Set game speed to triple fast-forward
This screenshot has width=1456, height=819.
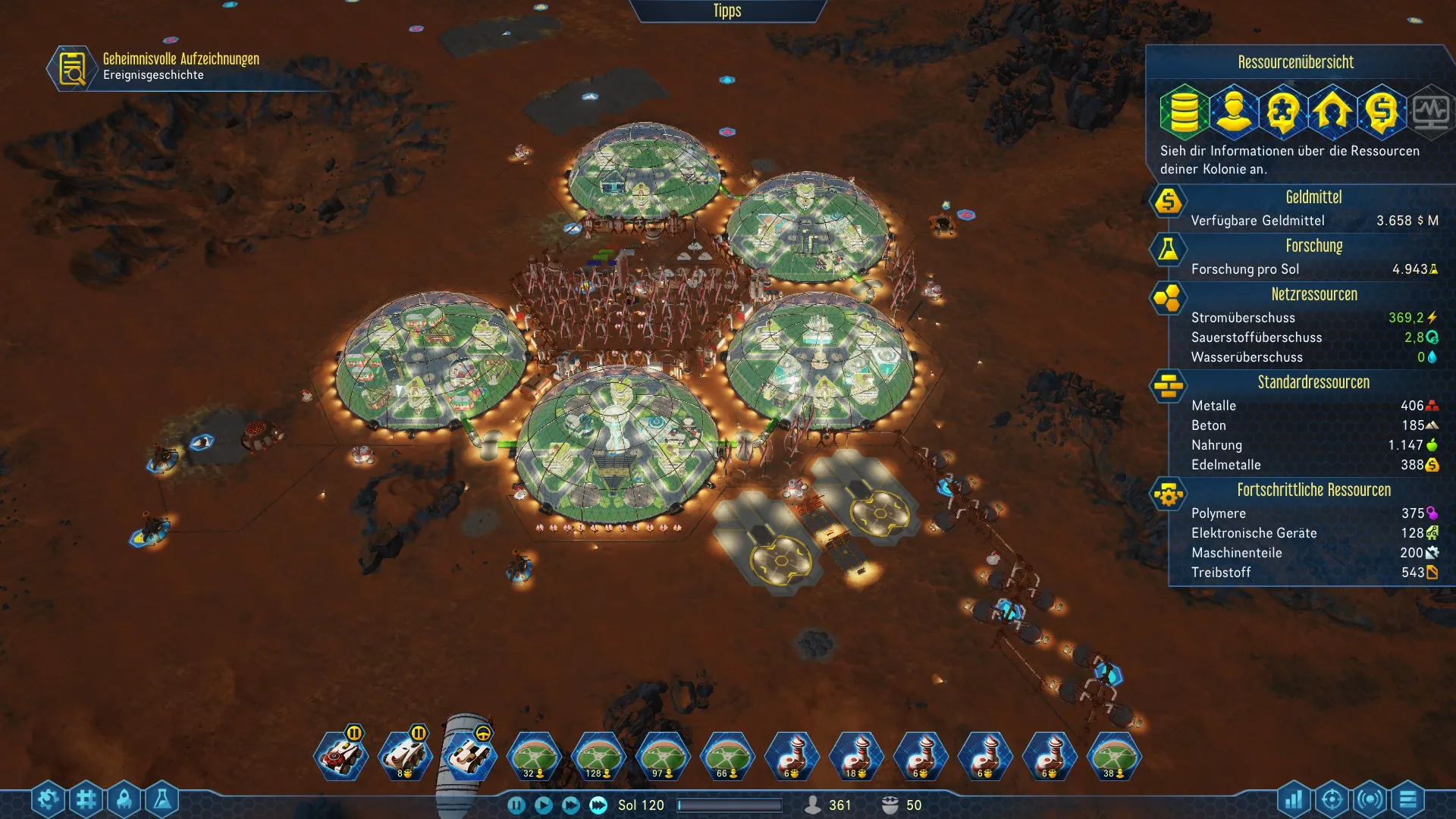[598, 805]
